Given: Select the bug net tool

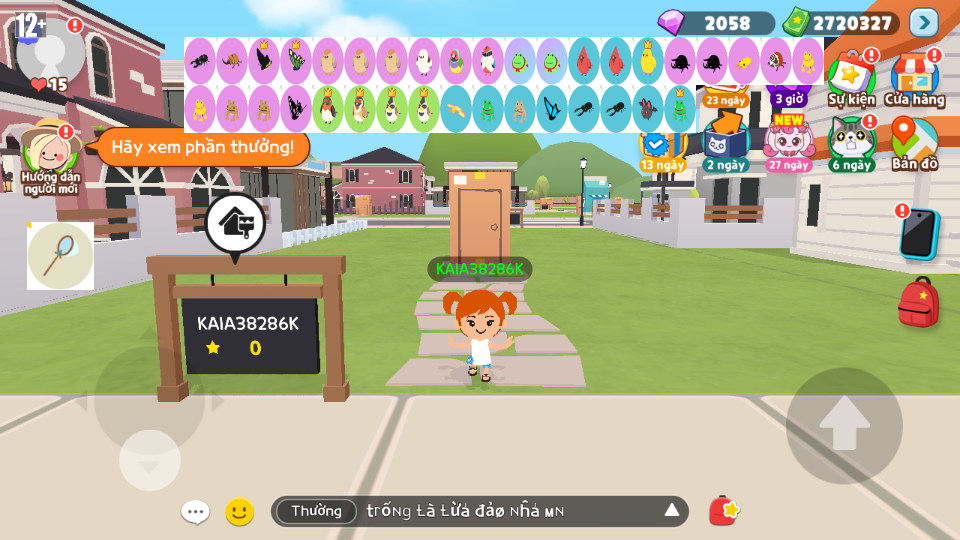Looking at the screenshot, I should (60, 256).
